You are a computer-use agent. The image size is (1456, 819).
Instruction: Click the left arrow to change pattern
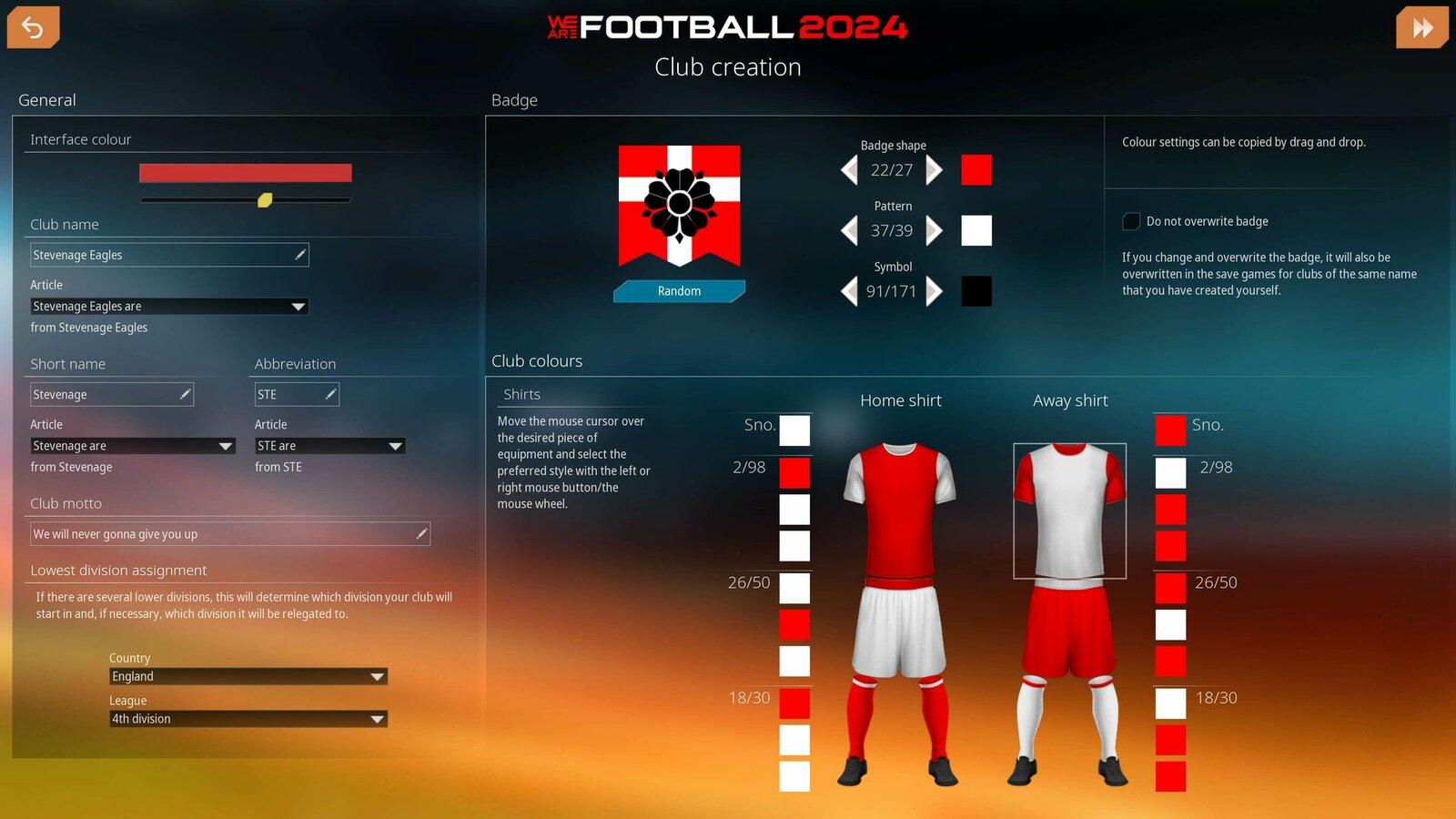point(850,230)
